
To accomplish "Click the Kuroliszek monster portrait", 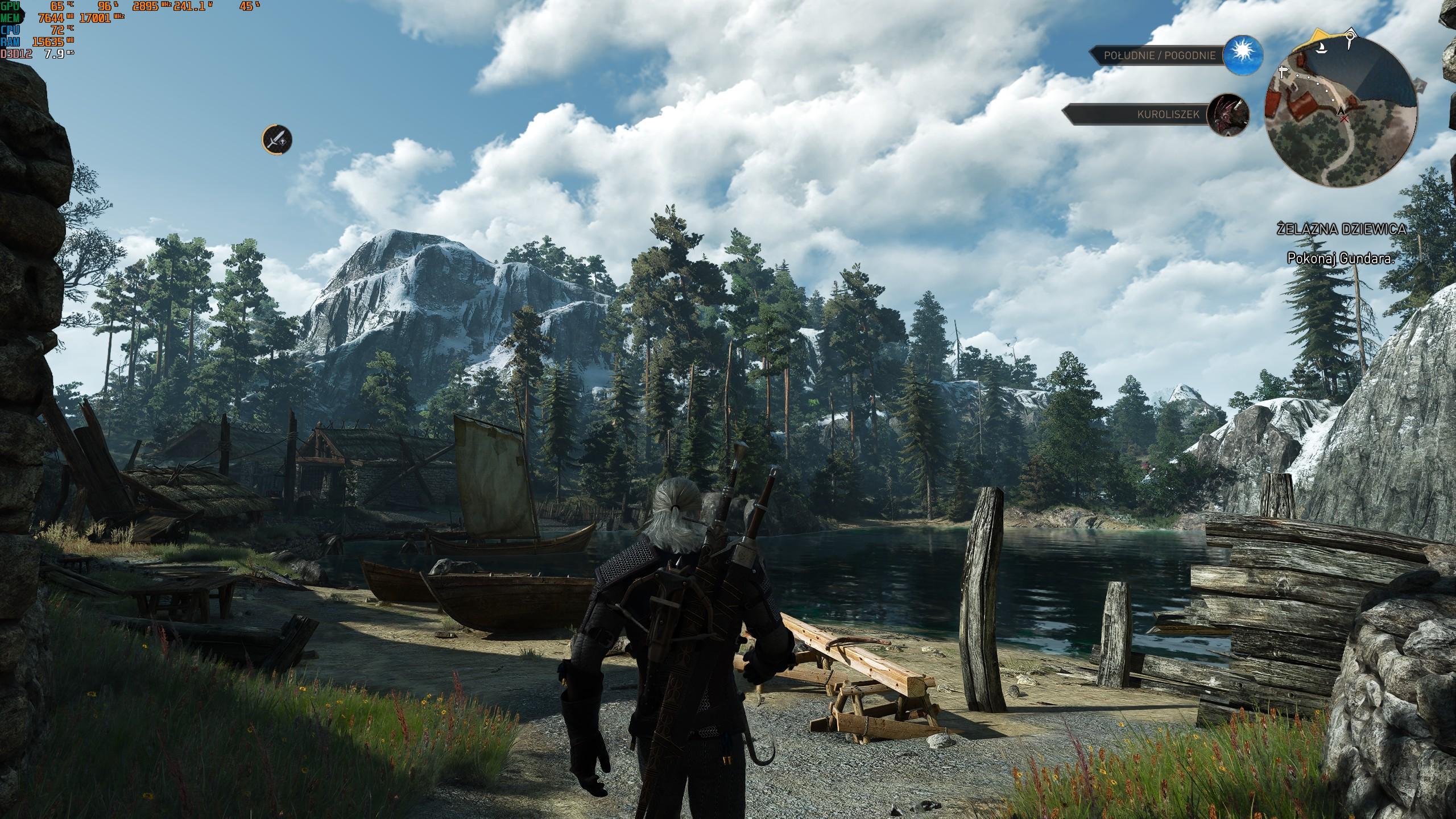I will 1228,114.
